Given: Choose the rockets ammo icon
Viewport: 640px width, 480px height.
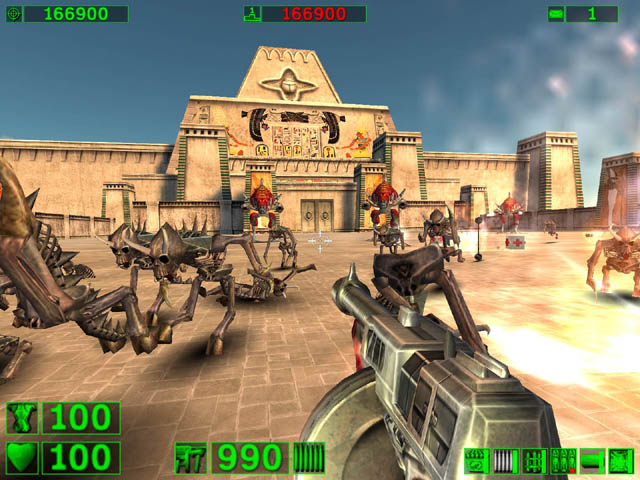Looking at the screenshot, I should point(534,461).
